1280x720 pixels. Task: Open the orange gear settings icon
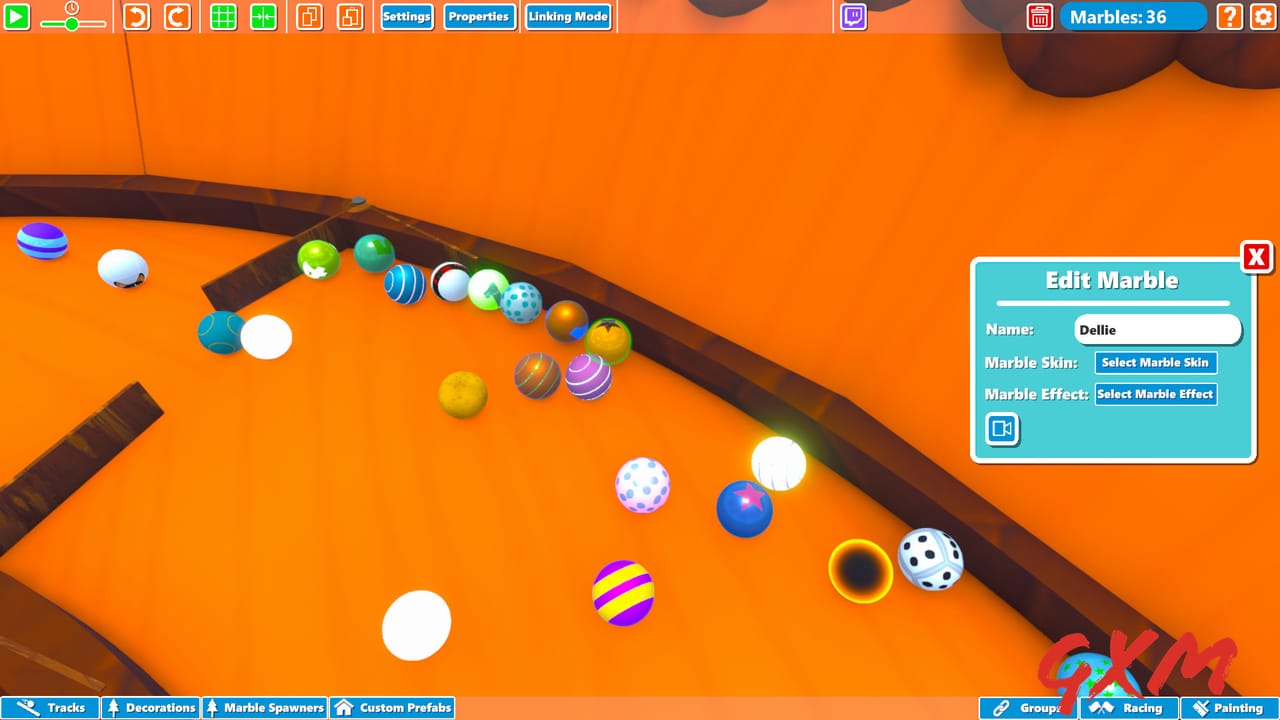1262,17
